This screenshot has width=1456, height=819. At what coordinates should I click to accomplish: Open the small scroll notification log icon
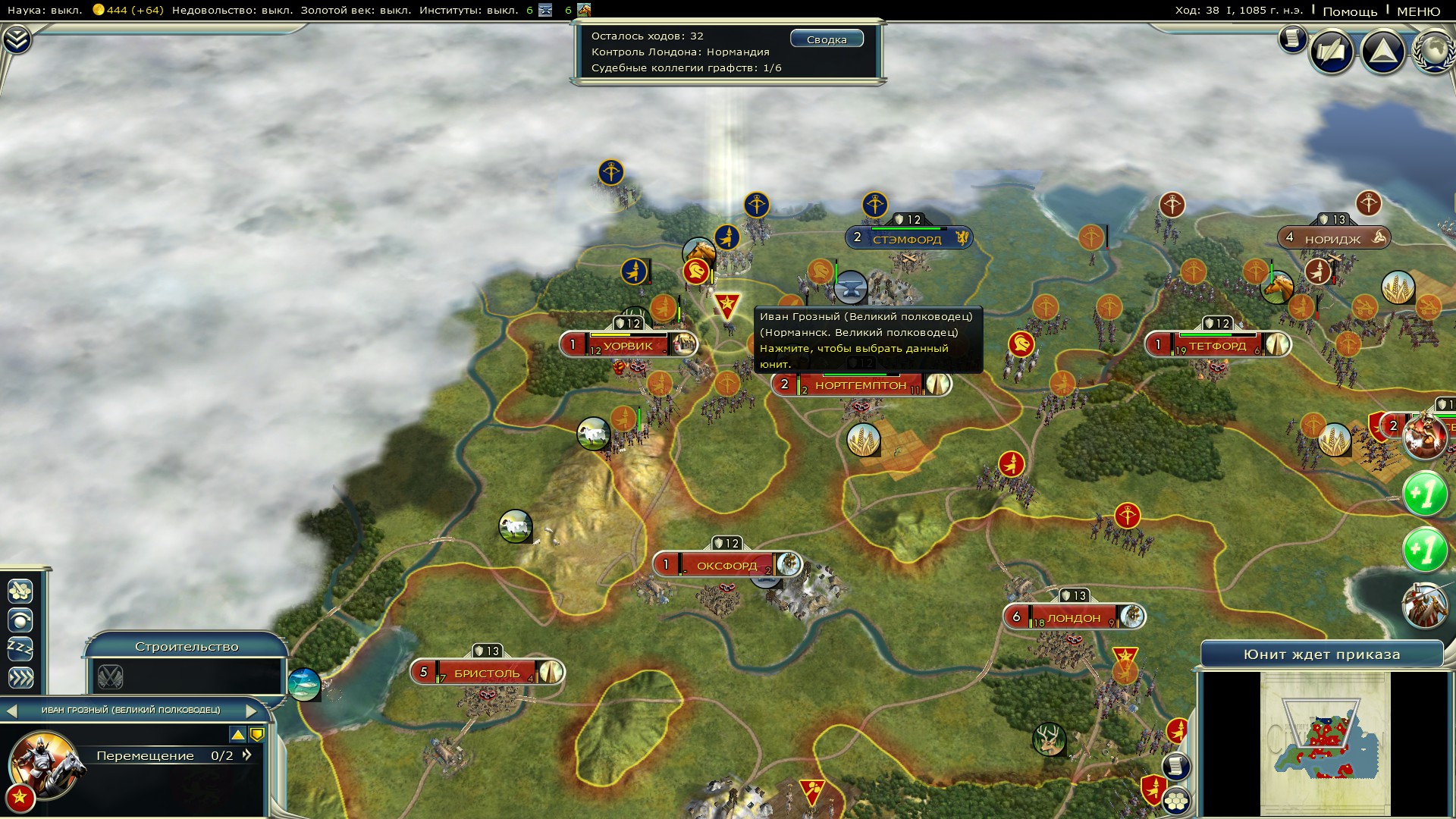tap(1292, 39)
